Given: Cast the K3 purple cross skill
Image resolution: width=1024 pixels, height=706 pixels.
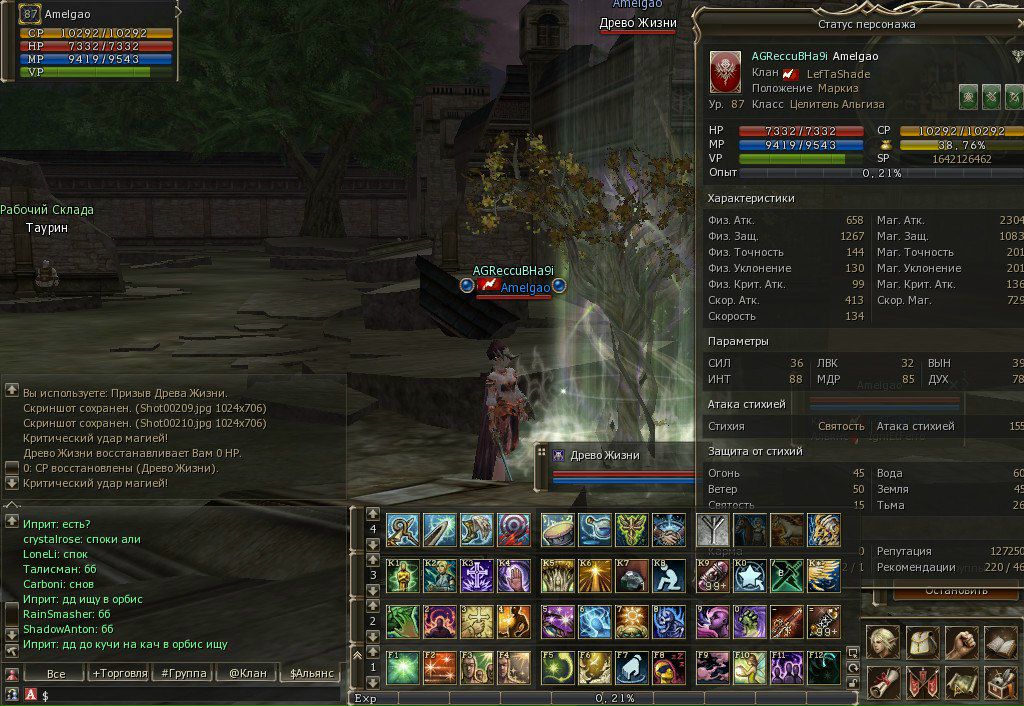Looking at the screenshot, I should [x=478, y=575].
